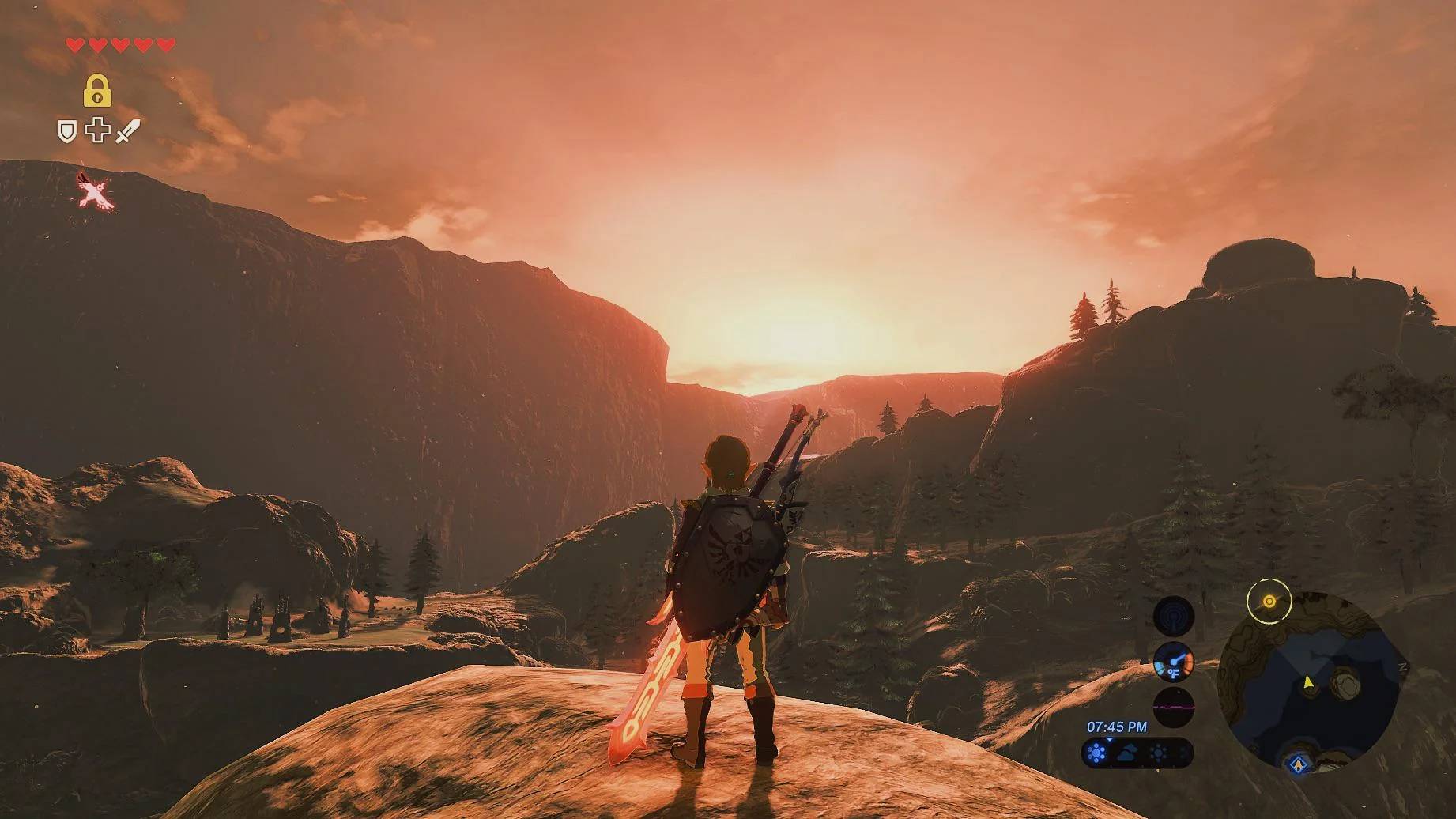Select the cloudy weather forecast icon
1456x819 pixels.
(1128, 753)
